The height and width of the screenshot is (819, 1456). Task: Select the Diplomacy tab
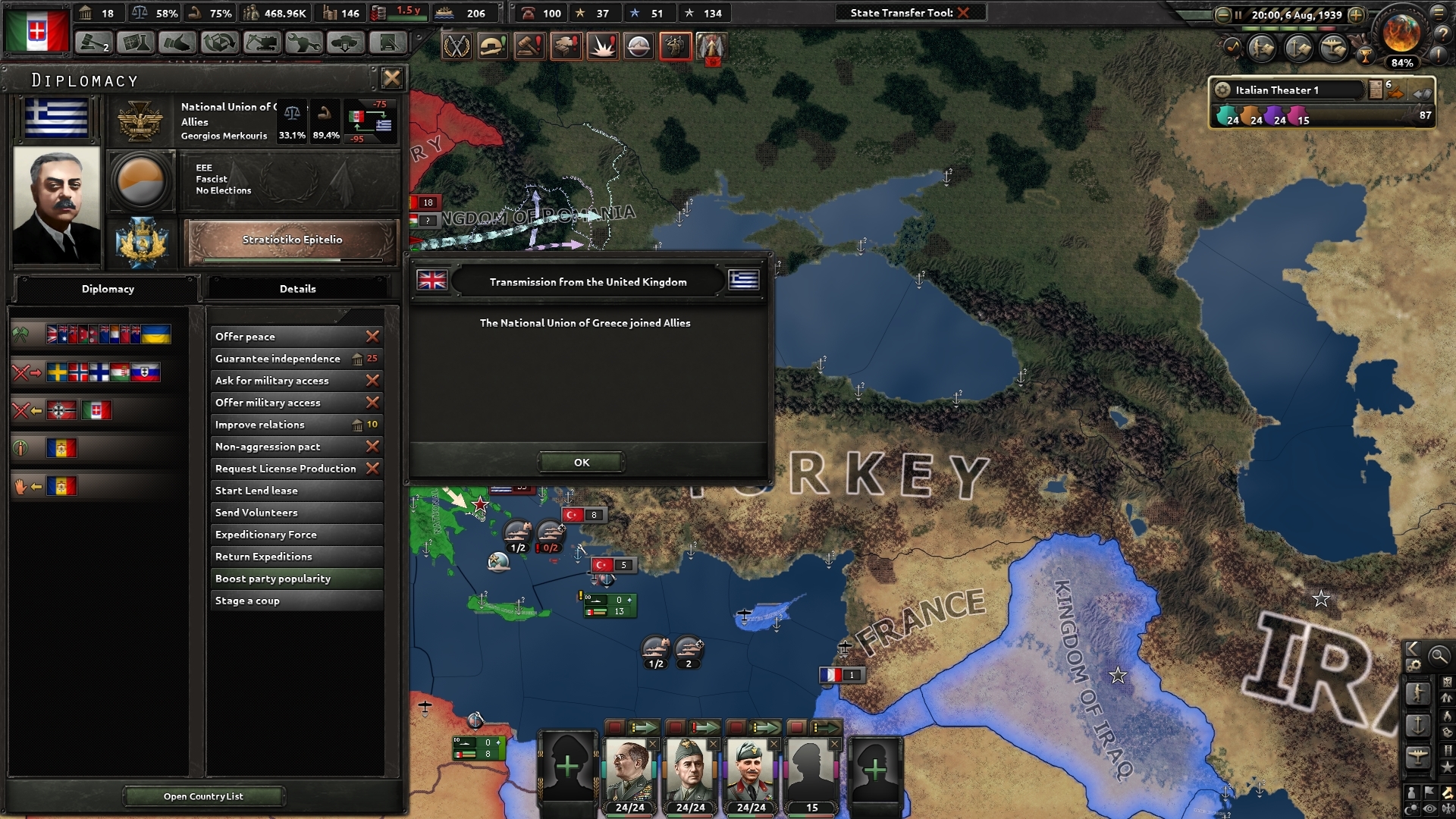pyautogui.click(x=108, y=289)
